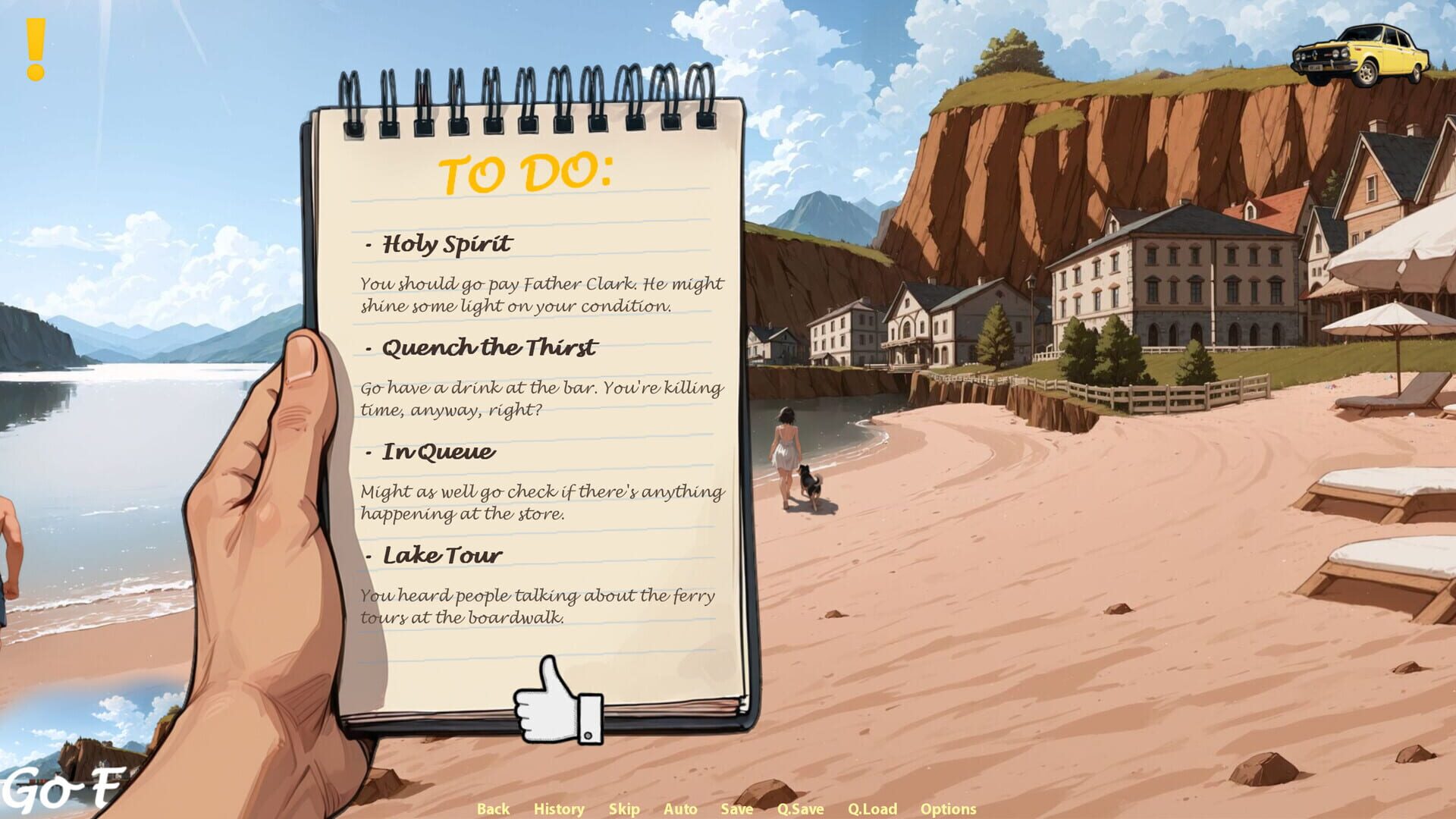Expand the 'Quench the Thirst' task details
This screenshot has height=819, width=1456.
[488, 347]
